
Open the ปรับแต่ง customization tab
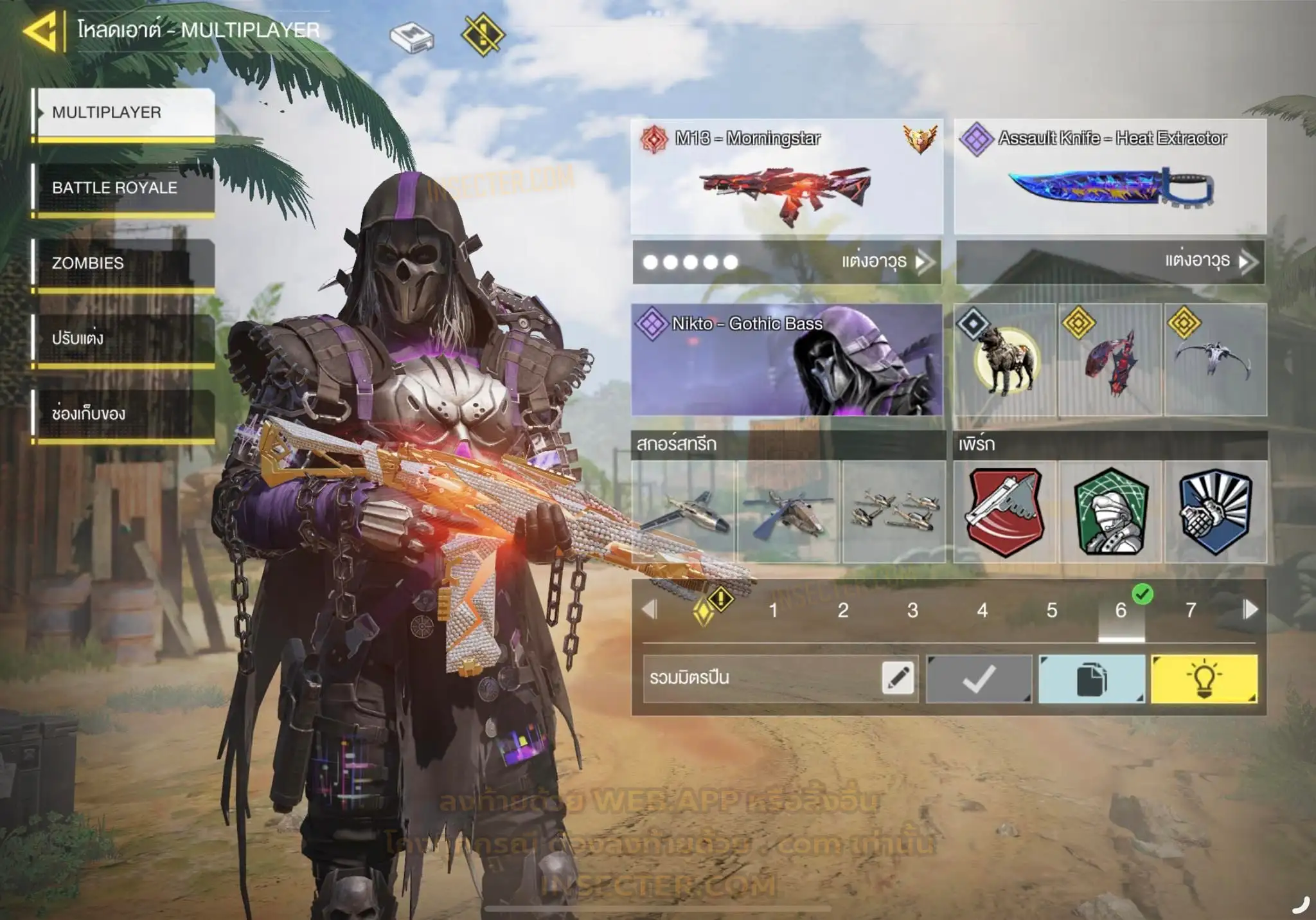tap(125, 338)
